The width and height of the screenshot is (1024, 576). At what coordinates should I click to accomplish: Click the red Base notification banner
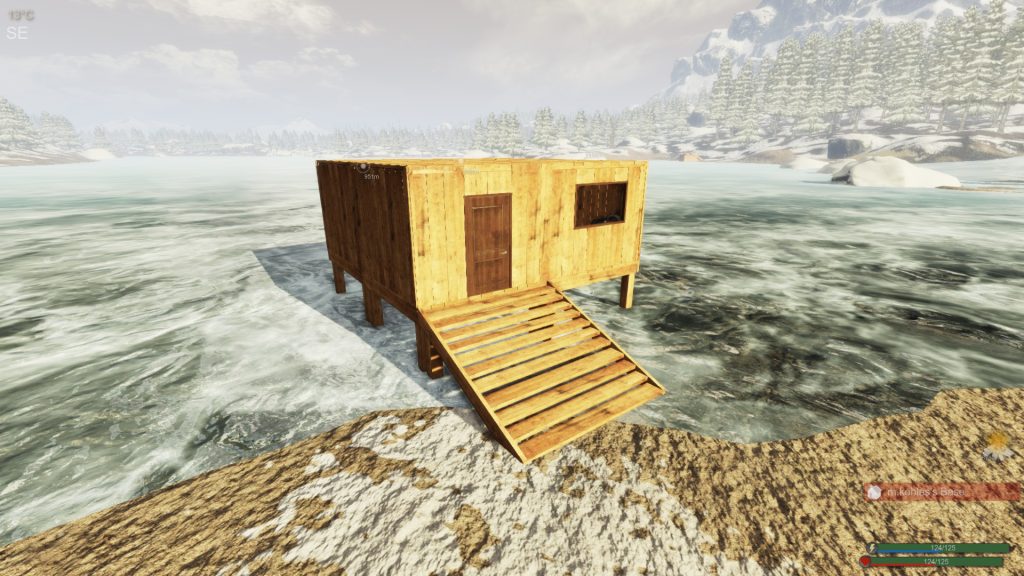coord(942,492)
